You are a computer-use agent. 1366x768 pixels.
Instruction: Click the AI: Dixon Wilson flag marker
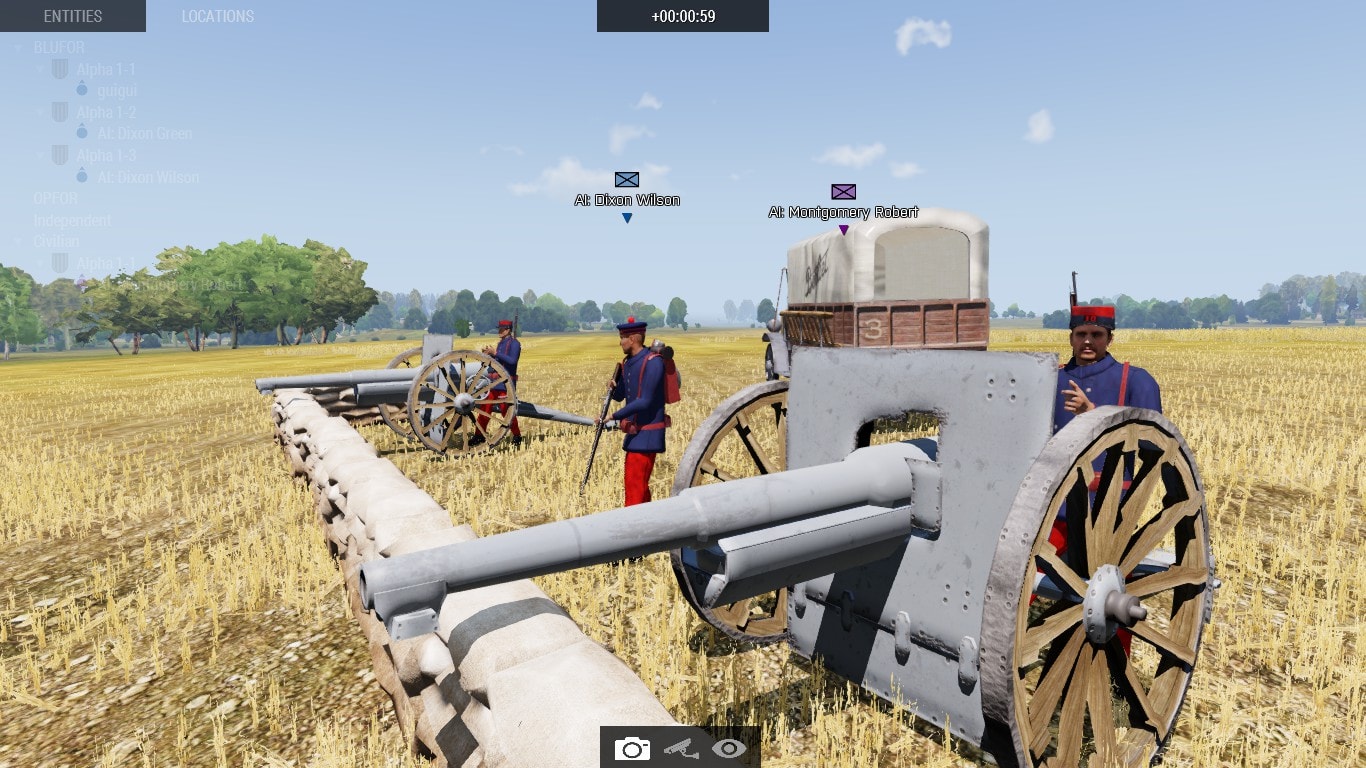[x=626, y=180]
